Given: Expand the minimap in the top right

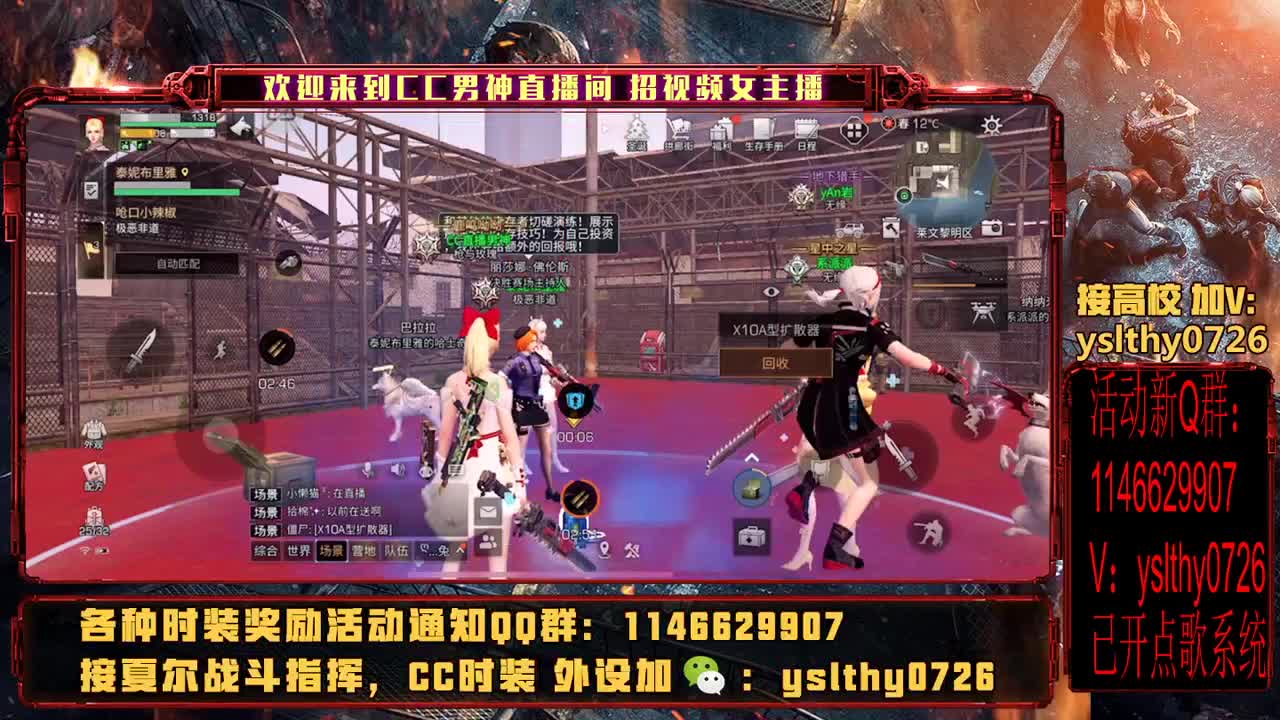Looking at the screenshot, I should point(942,175).
